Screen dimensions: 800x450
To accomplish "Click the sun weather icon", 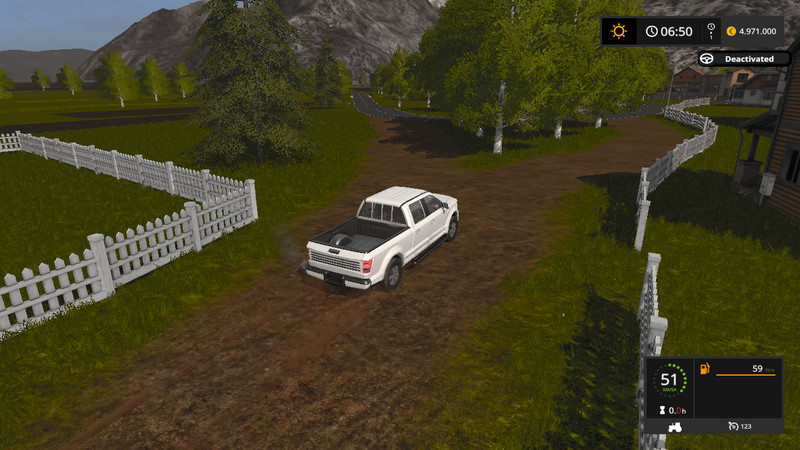I will tap(619, 31).
